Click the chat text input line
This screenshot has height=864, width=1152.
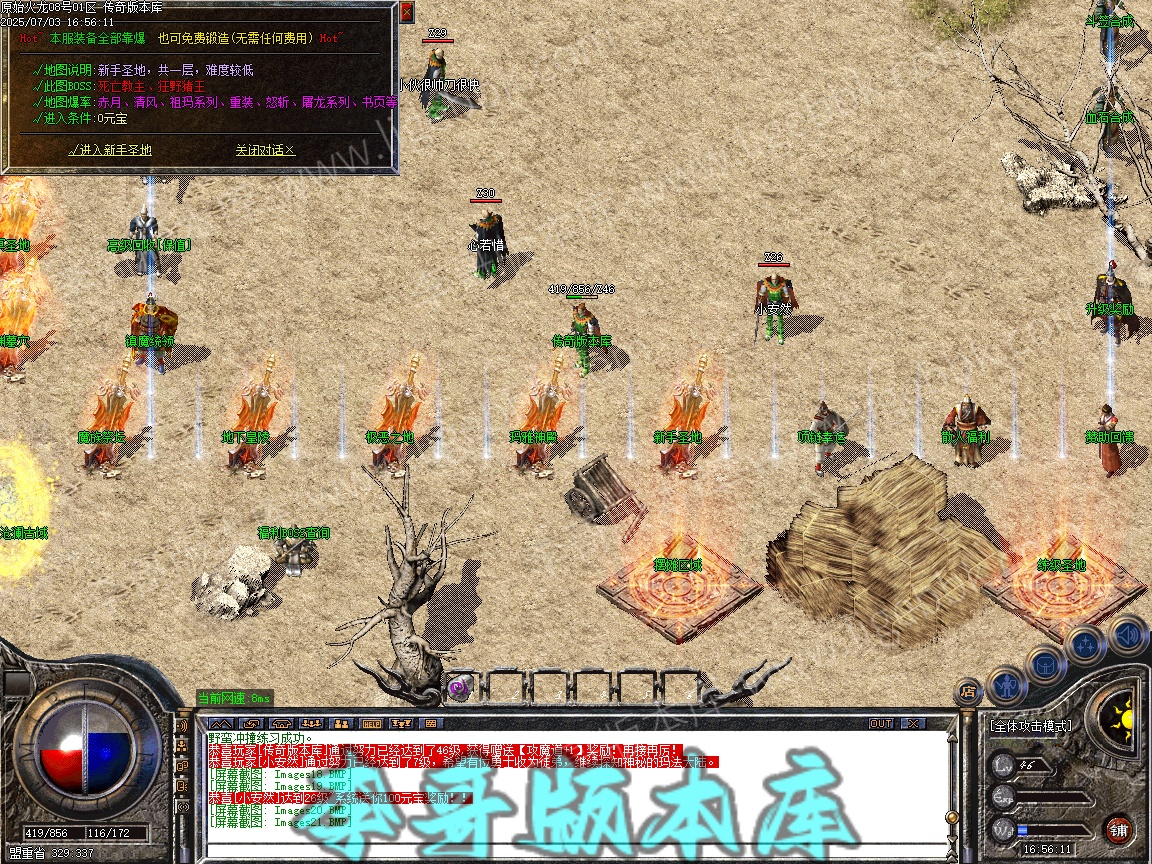pos(570,853)
